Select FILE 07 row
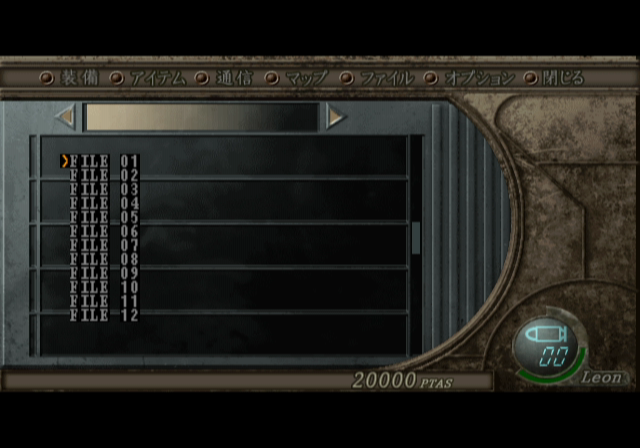Image resolution: width=640 pixels, height=448 pixels. click(x=104, y=245)
